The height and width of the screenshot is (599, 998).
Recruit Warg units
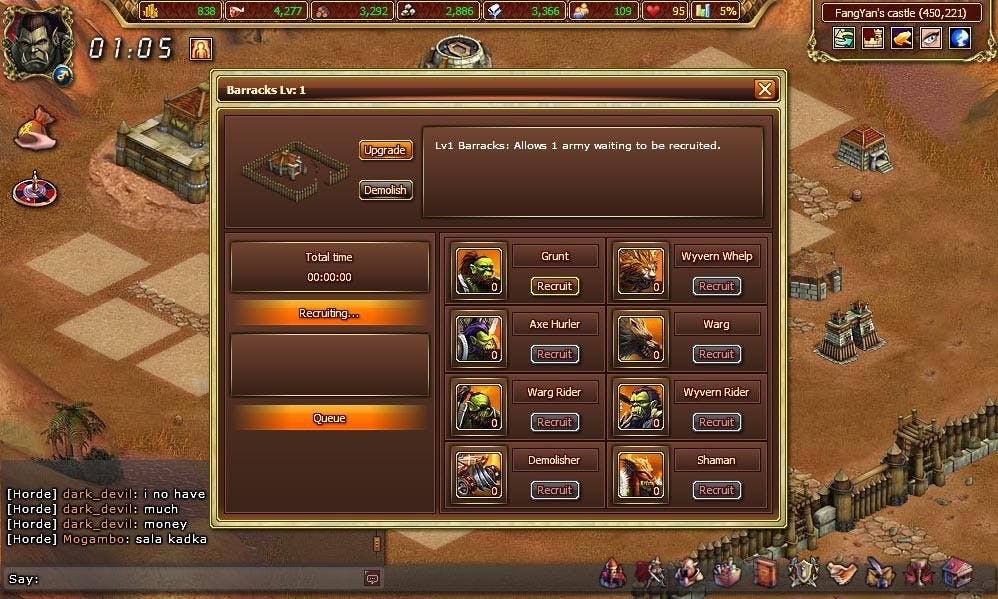(716, 354)
